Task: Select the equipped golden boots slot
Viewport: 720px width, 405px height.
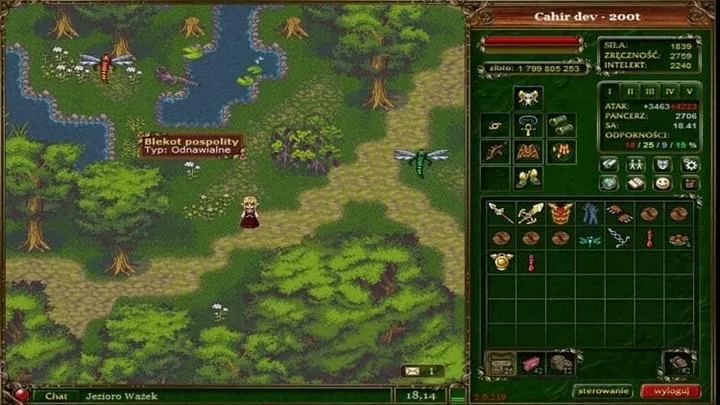Action: [527, 178]
